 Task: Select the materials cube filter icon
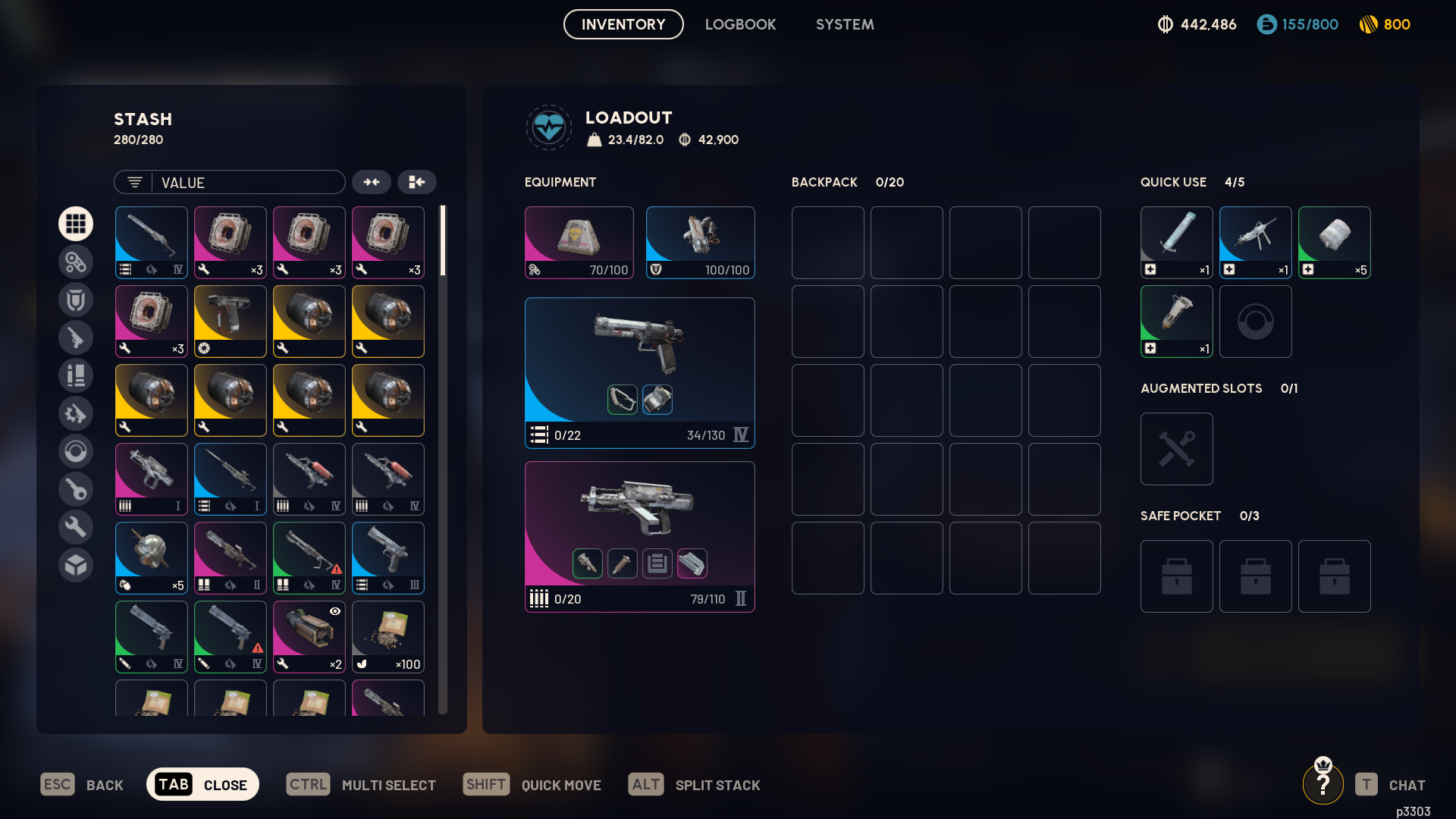tap(76, 565)
